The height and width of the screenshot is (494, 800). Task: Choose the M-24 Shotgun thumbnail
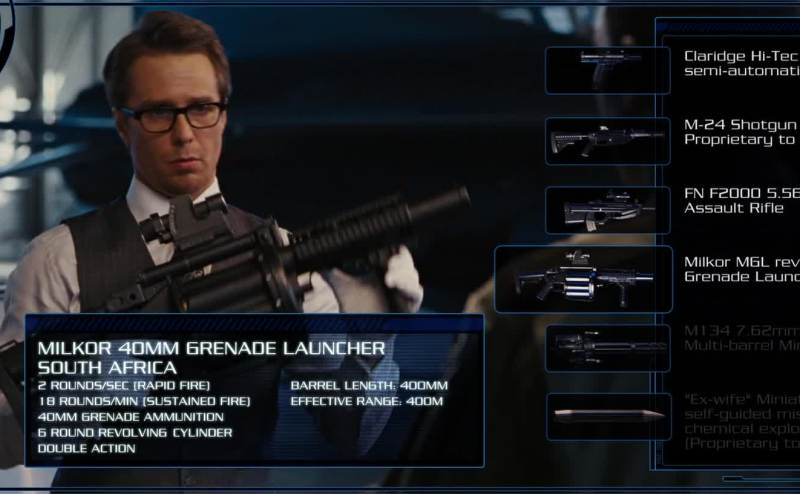click(x=607, y=141)
